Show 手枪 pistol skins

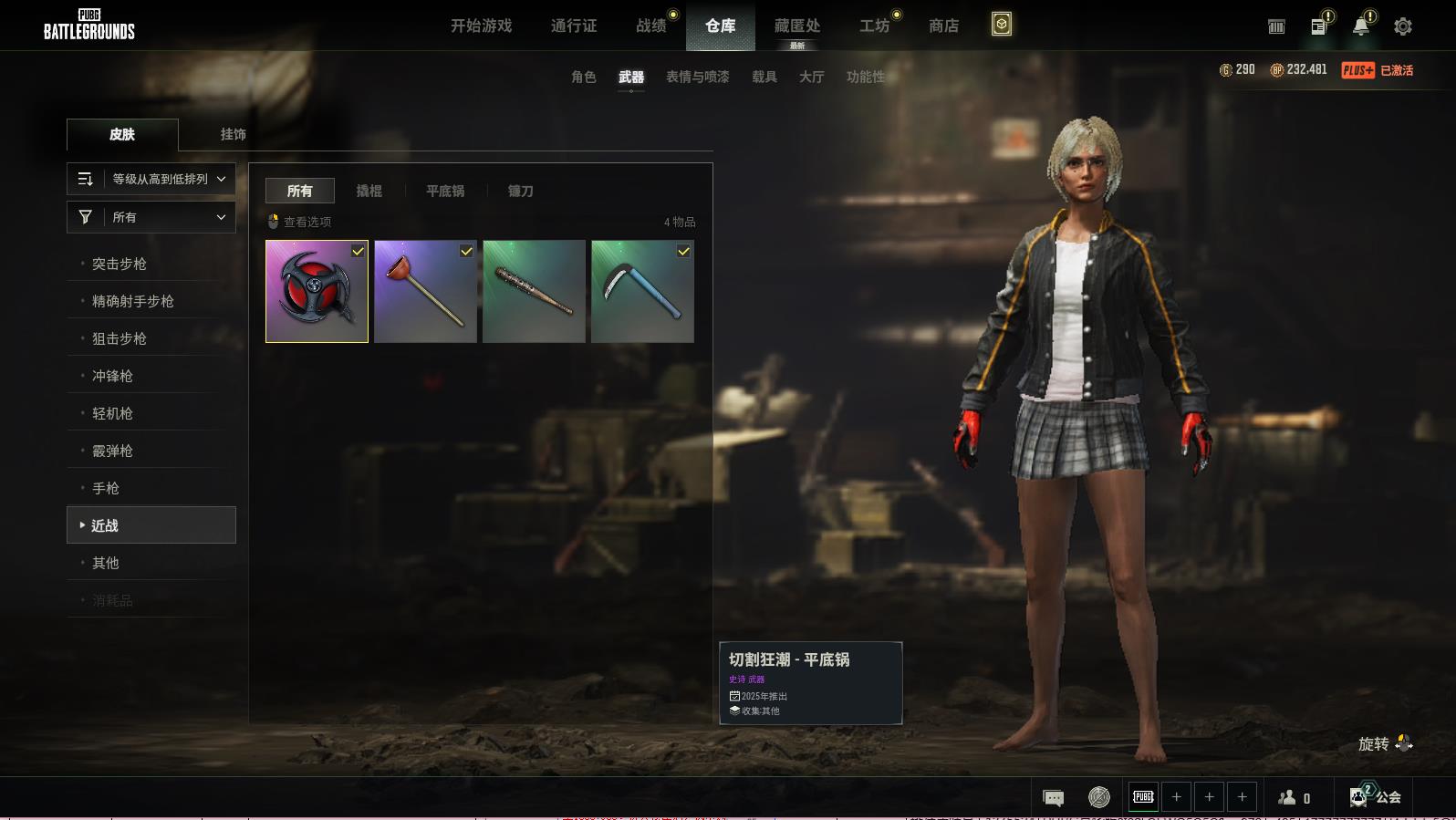click(x=106, y=488)
